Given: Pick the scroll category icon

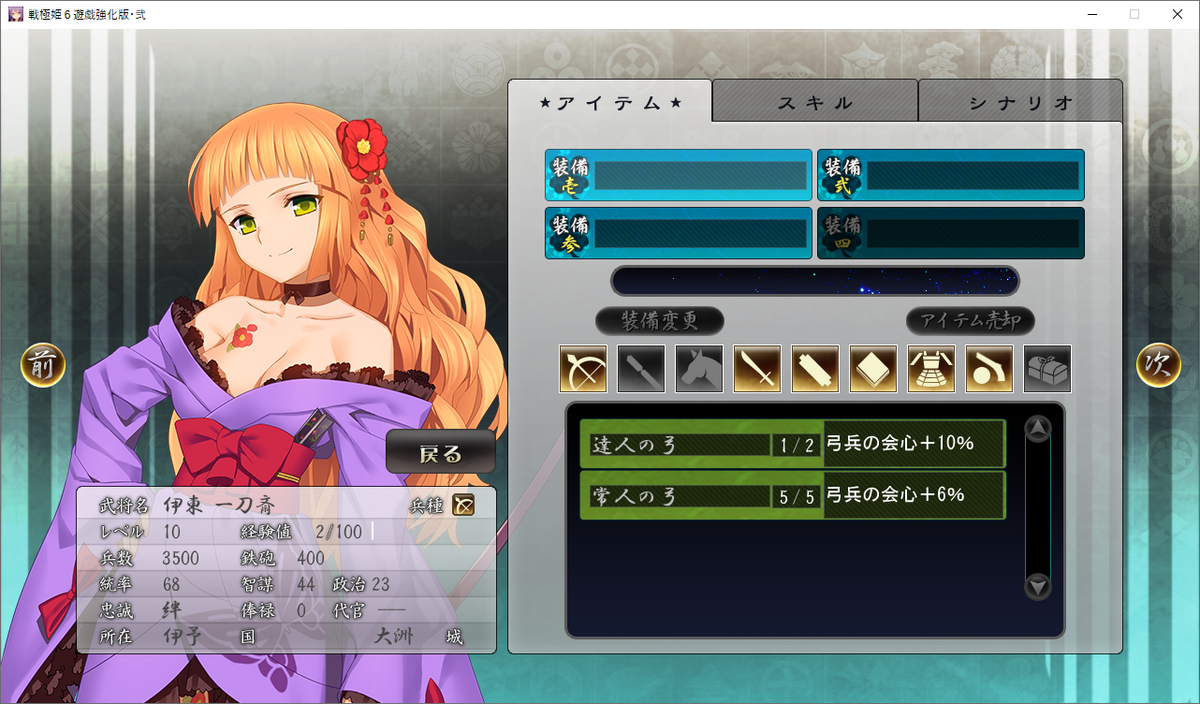Looking at the screenshot, I should click(815, 369).
